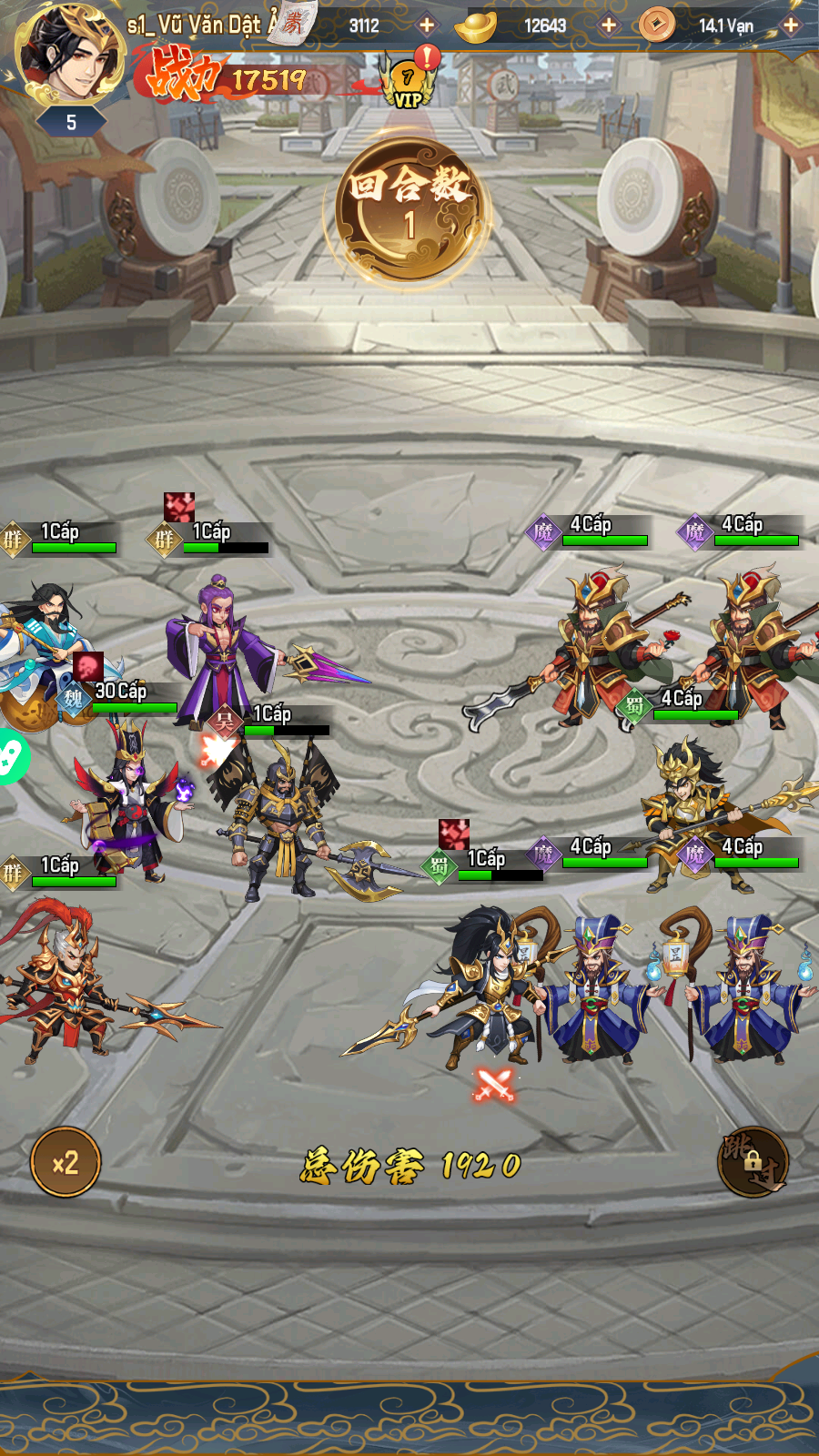Tap the locked skip battle button
Screen dimensions: 819x1456
[753, 1162]
